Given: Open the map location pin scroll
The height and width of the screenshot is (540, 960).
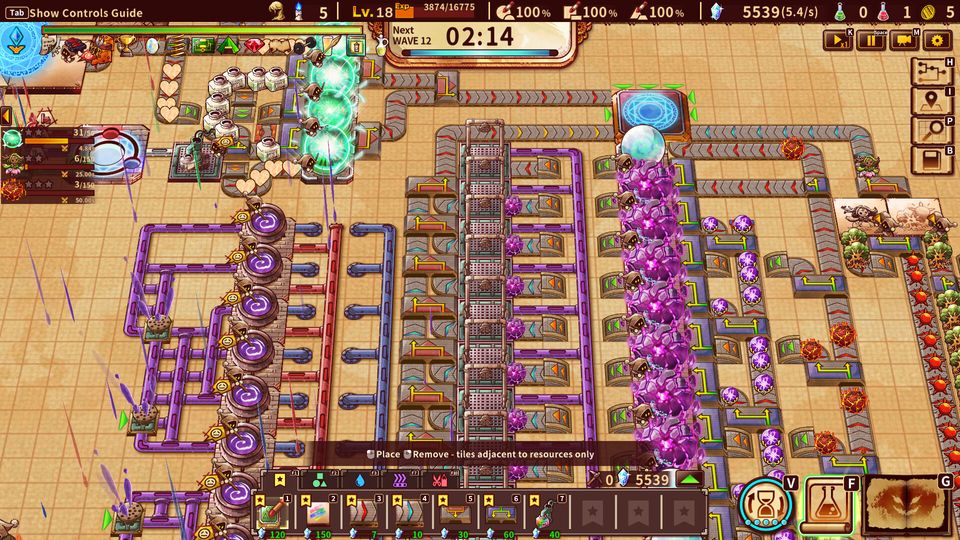Looking at the screenshot, I should pos(931,101).
